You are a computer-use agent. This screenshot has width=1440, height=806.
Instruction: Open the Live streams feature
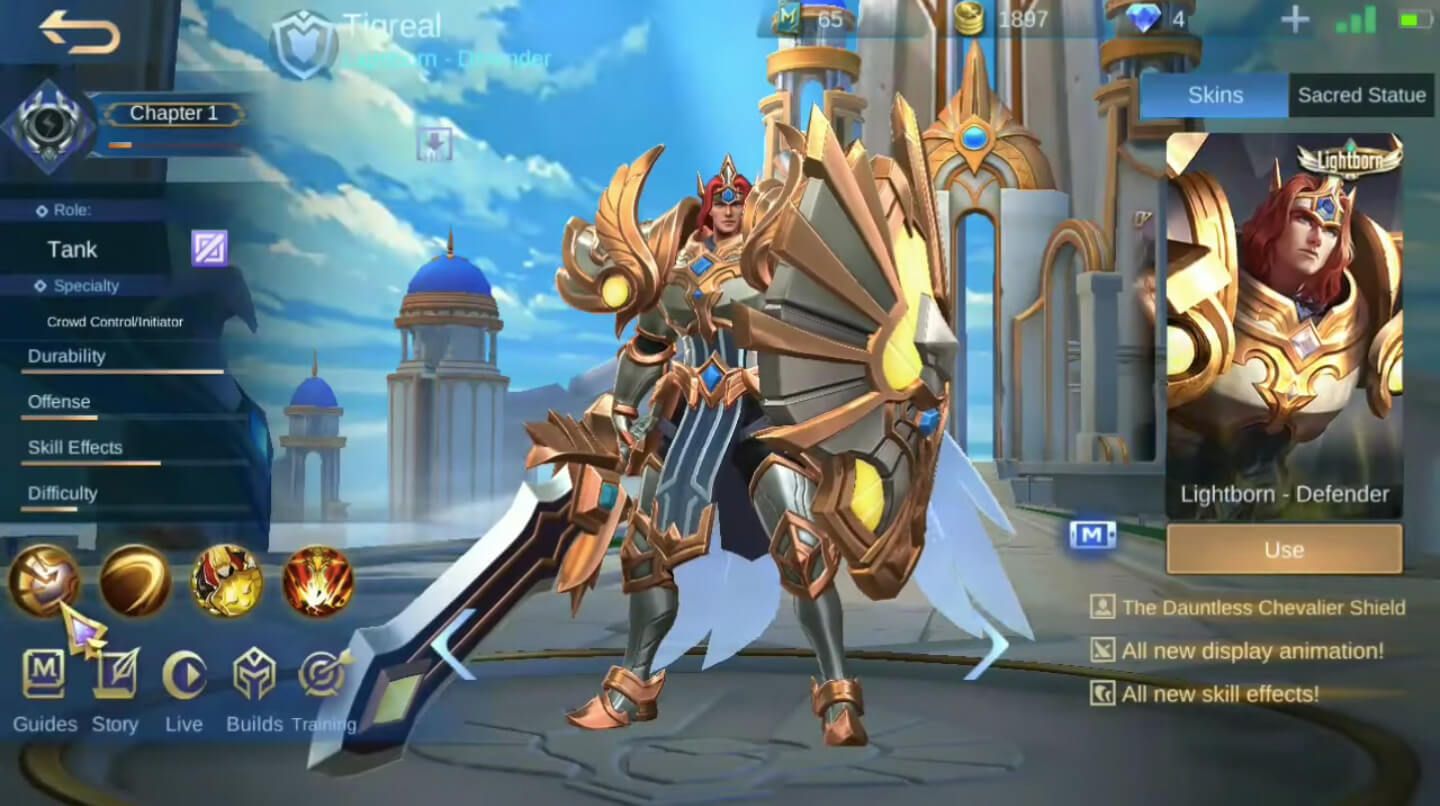tap(184, 673)
